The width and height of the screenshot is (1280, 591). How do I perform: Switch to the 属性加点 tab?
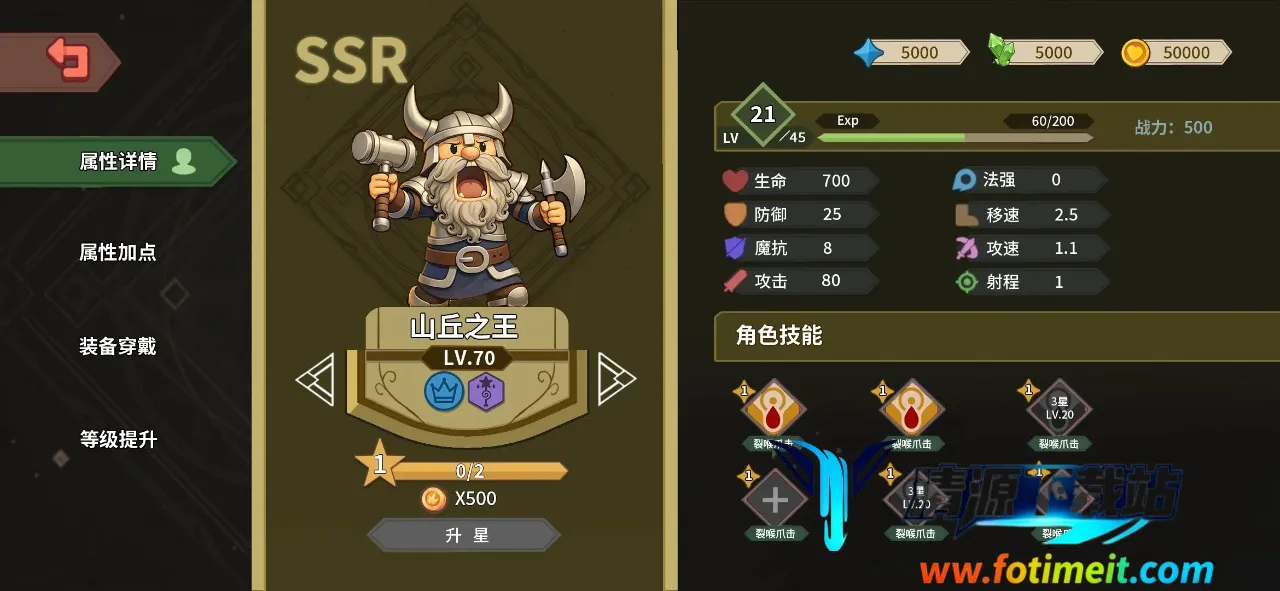(x=118, y=252)
